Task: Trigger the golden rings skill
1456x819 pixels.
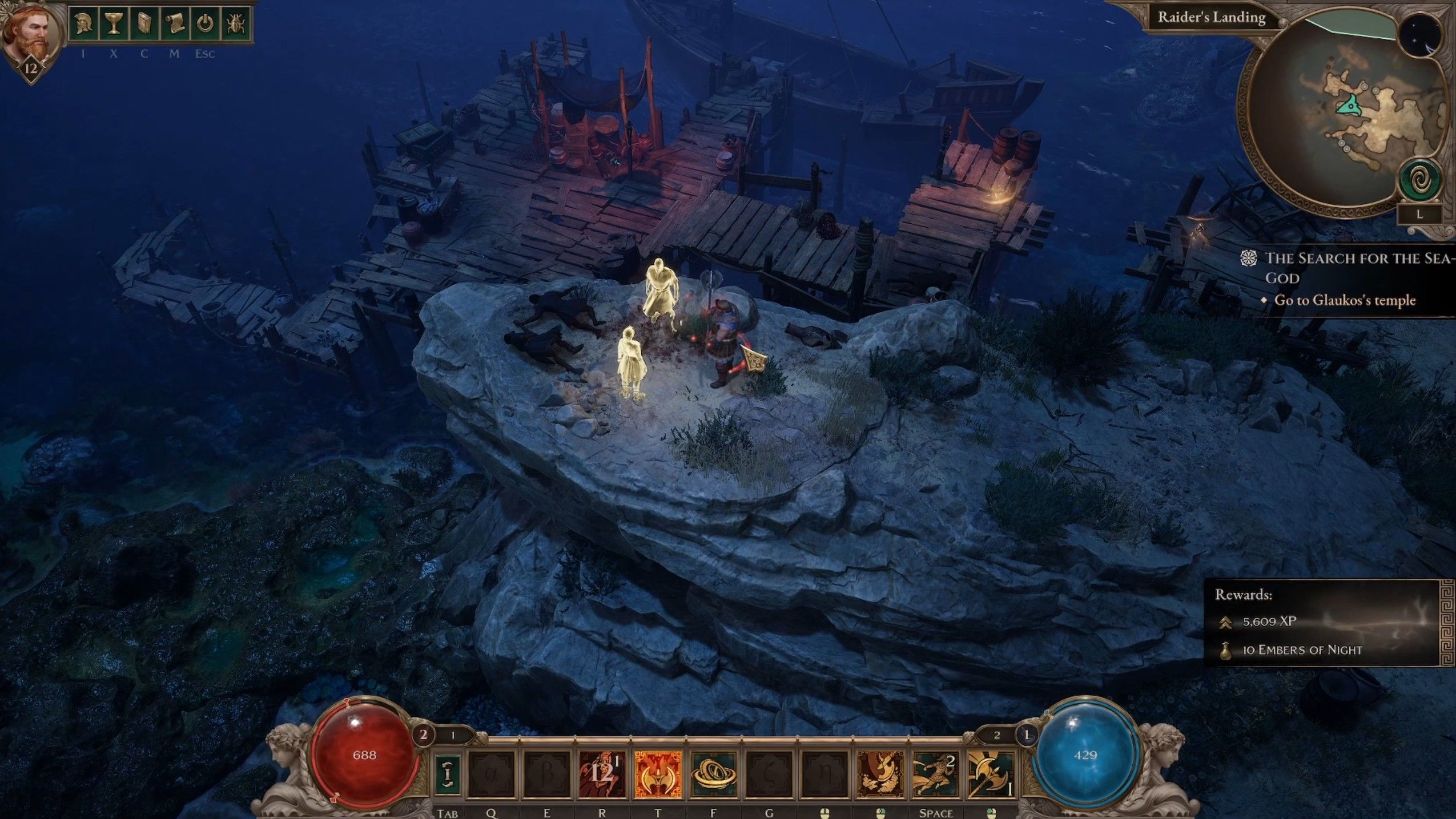Action: 714,773
